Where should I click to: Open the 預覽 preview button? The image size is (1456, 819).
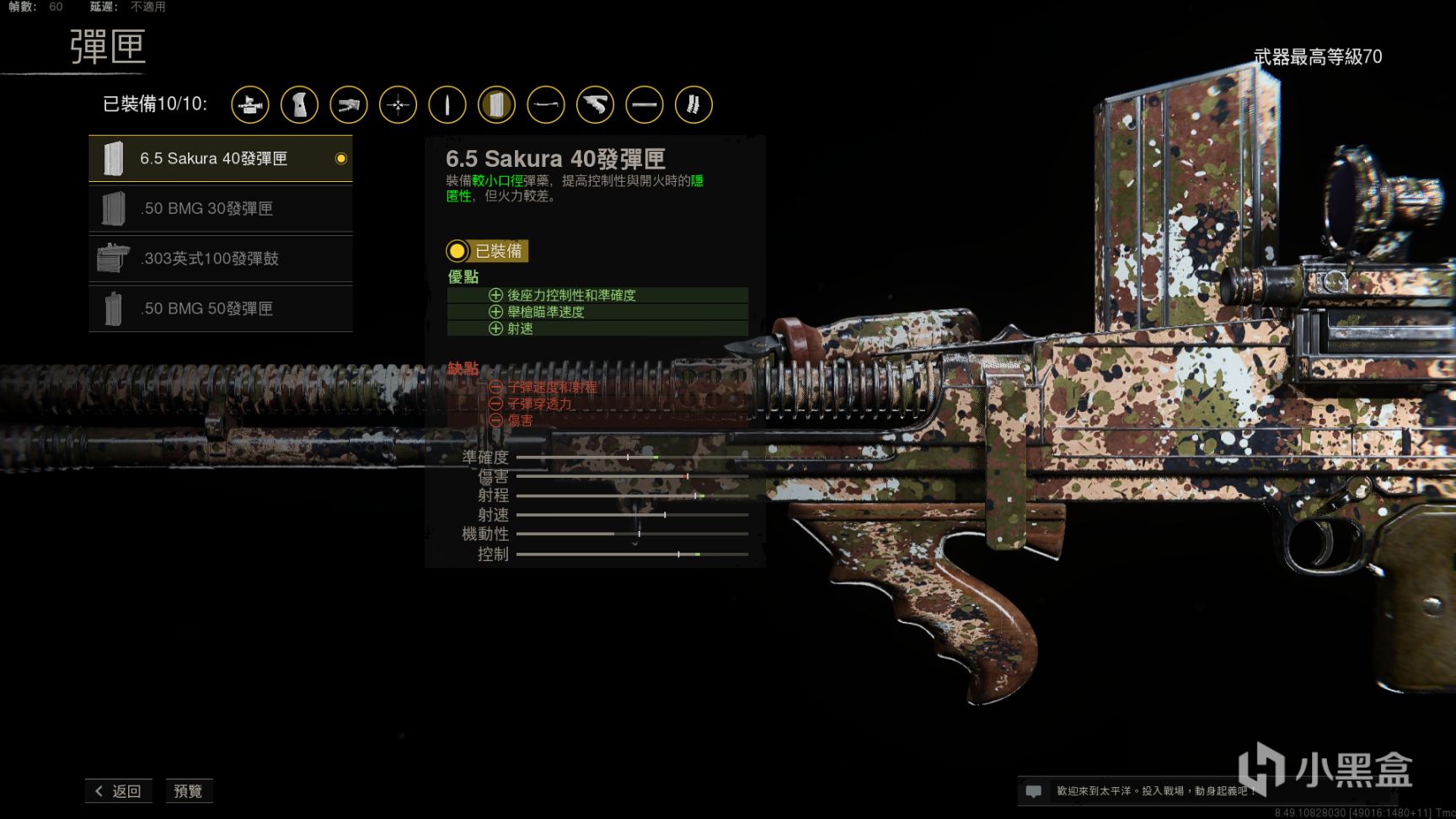[x=188, y=791]
